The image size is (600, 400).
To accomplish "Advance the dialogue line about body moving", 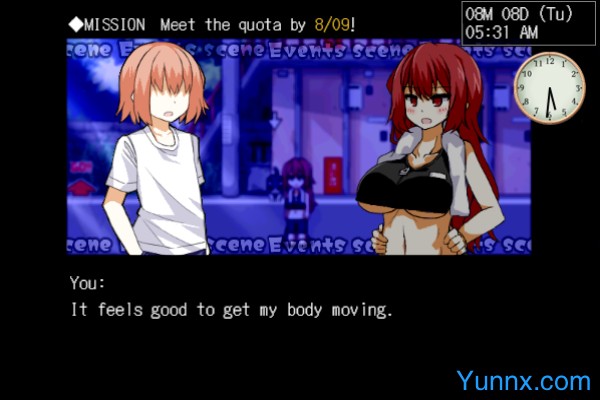I will pos(232,310).
